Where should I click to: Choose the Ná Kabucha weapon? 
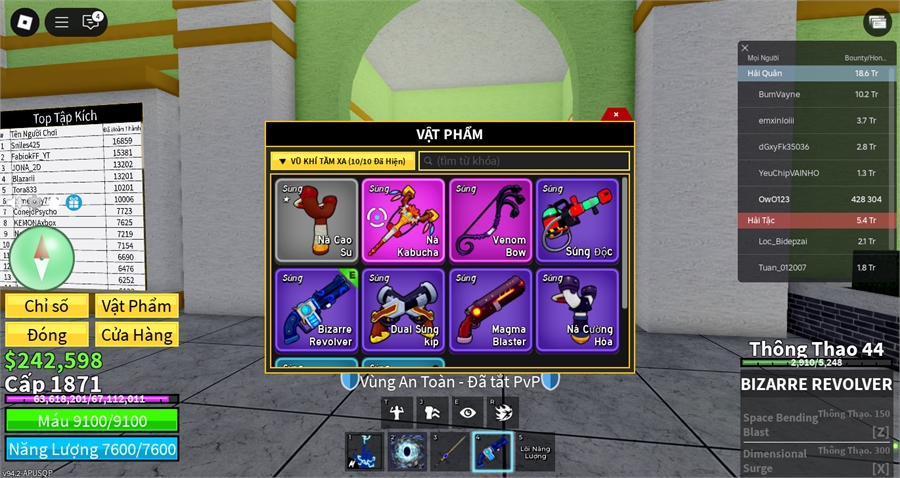click(403, 220)
